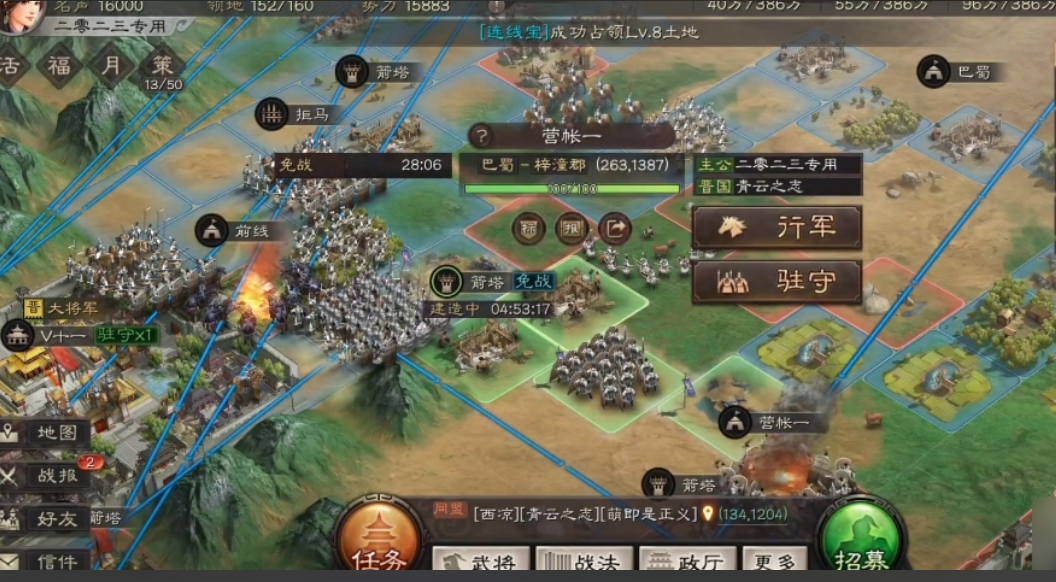Show the 更多 more options menu
1056x582 pixels.
pos(774,562)
